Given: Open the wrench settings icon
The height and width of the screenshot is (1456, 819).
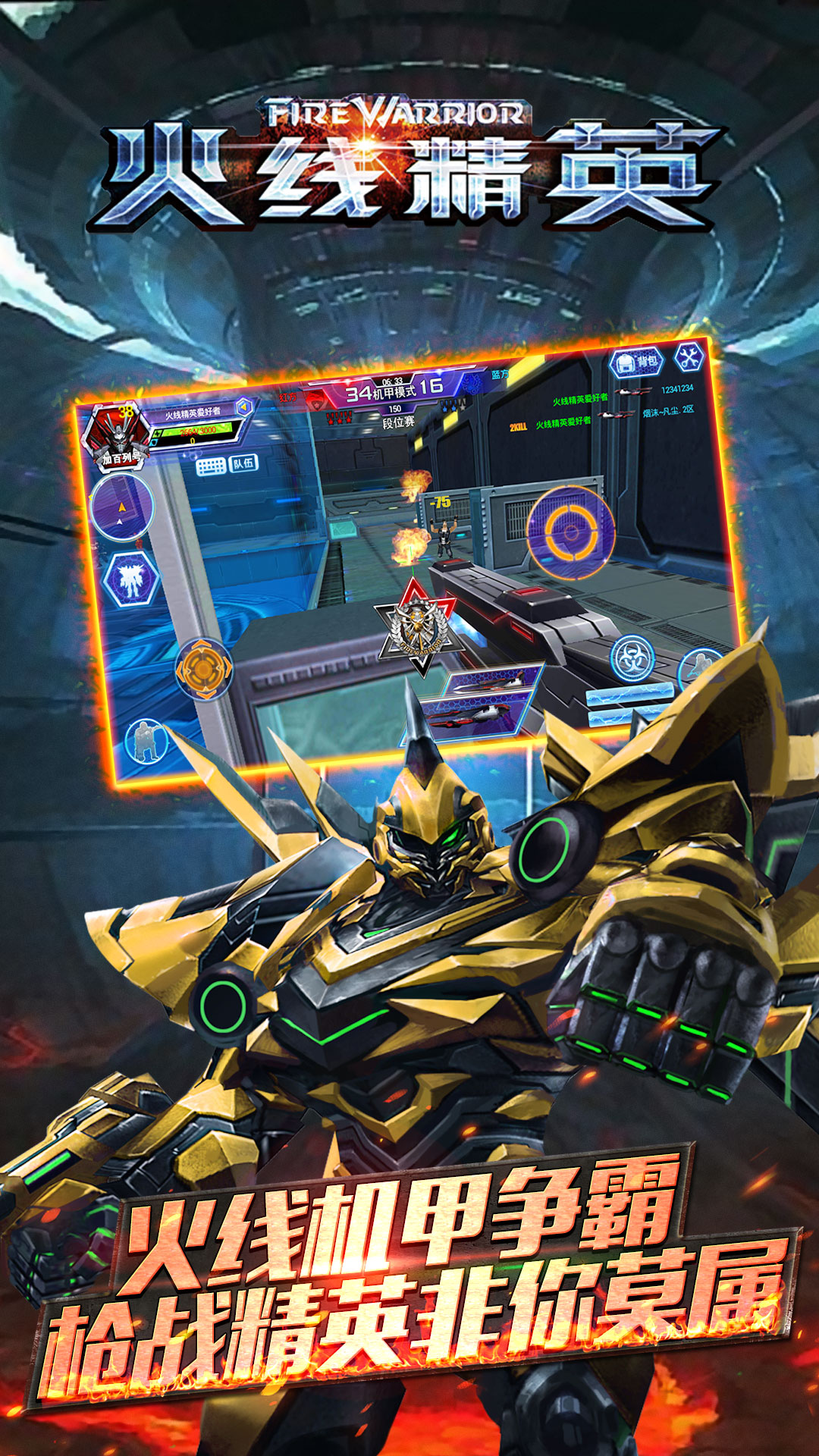Looking at the screenshot, I should pos(689,357).
